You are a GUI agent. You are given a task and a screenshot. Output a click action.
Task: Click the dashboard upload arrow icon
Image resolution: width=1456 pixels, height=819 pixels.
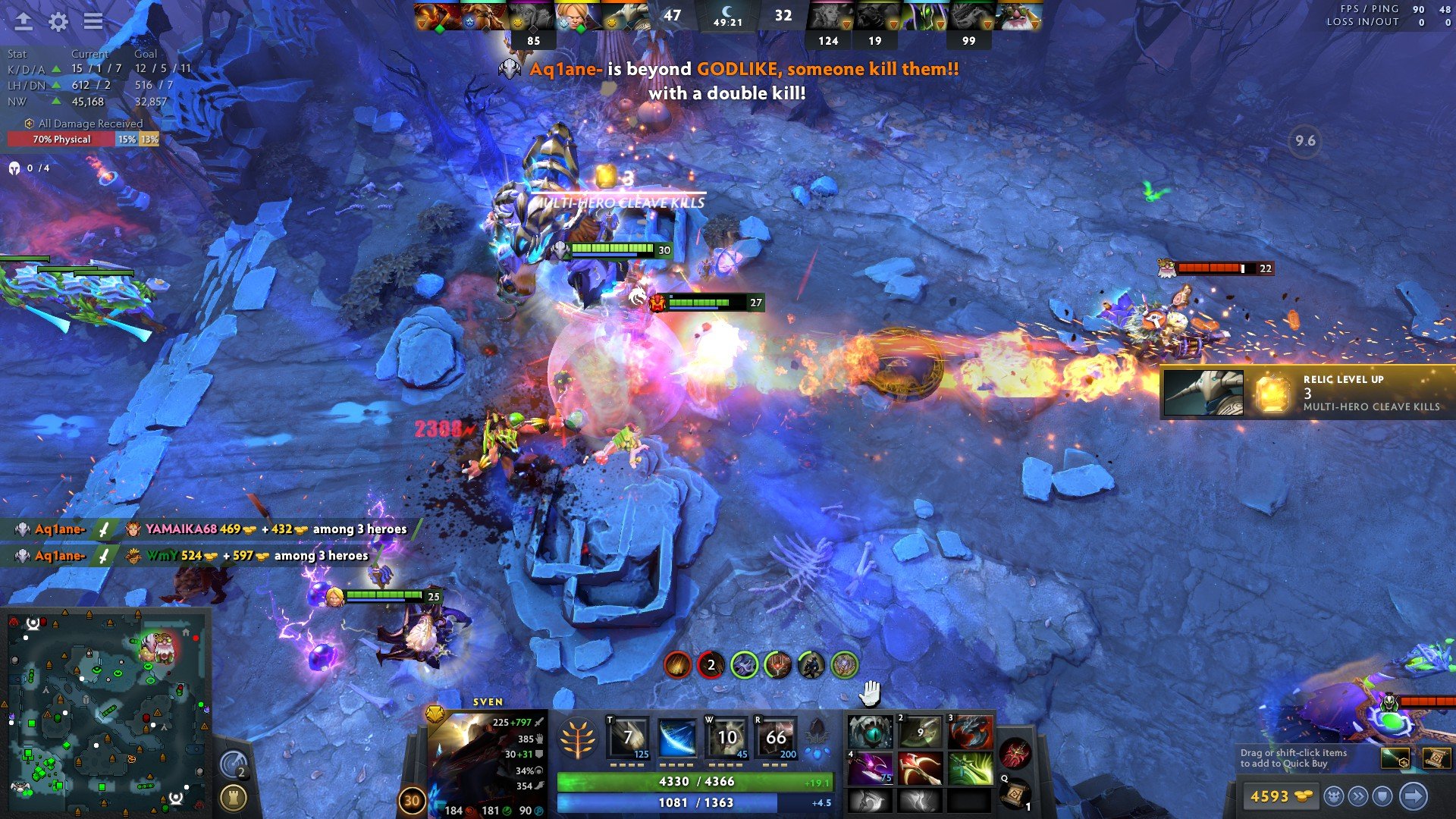[24, 21]
